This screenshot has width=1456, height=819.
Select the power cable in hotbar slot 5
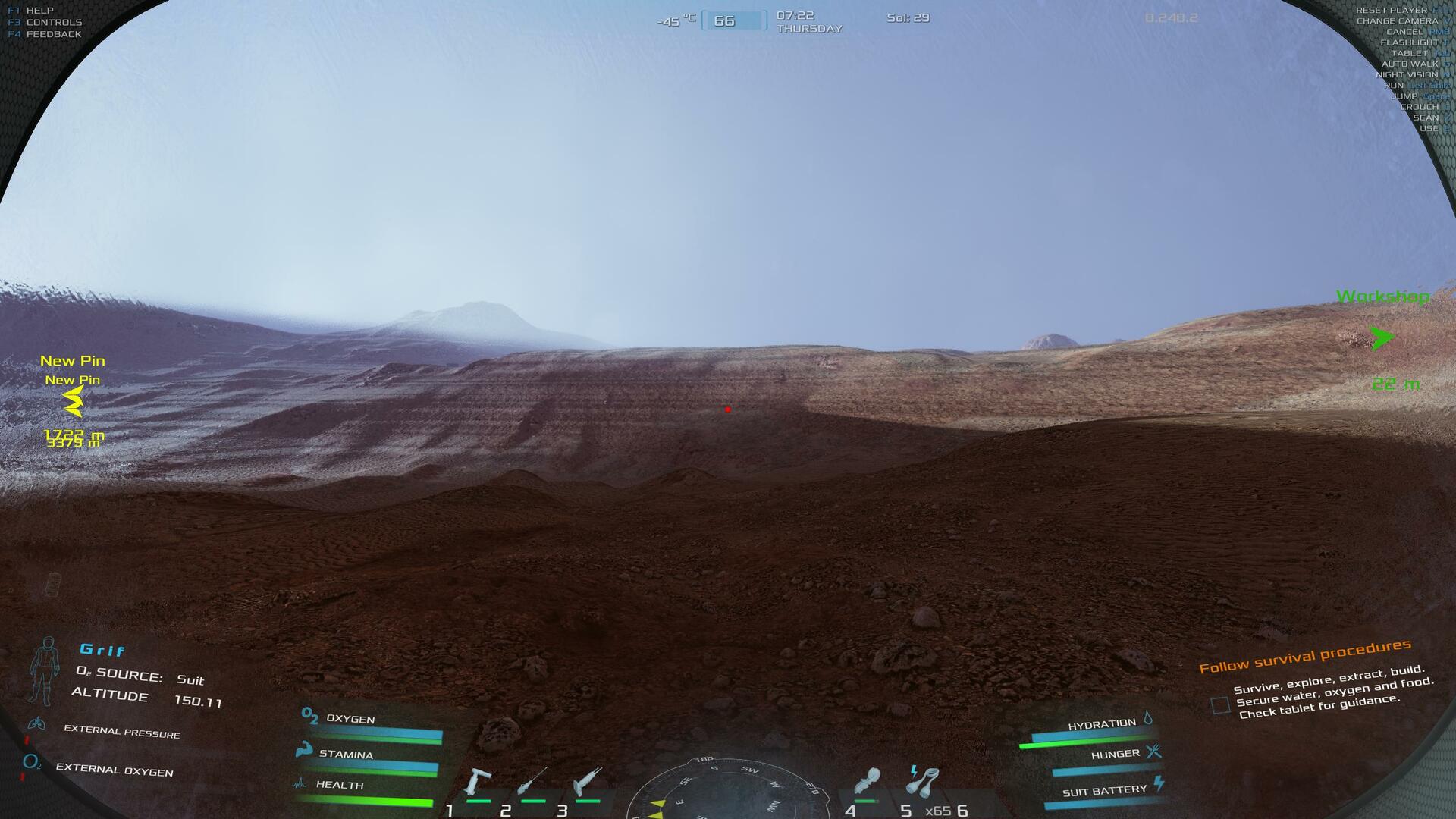pos(923,782)
